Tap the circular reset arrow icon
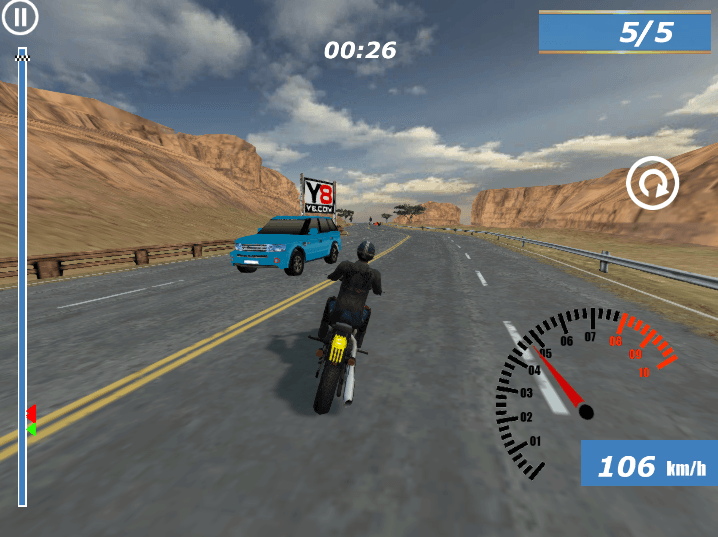The image size is (718, 537). [x=652, y=184]
